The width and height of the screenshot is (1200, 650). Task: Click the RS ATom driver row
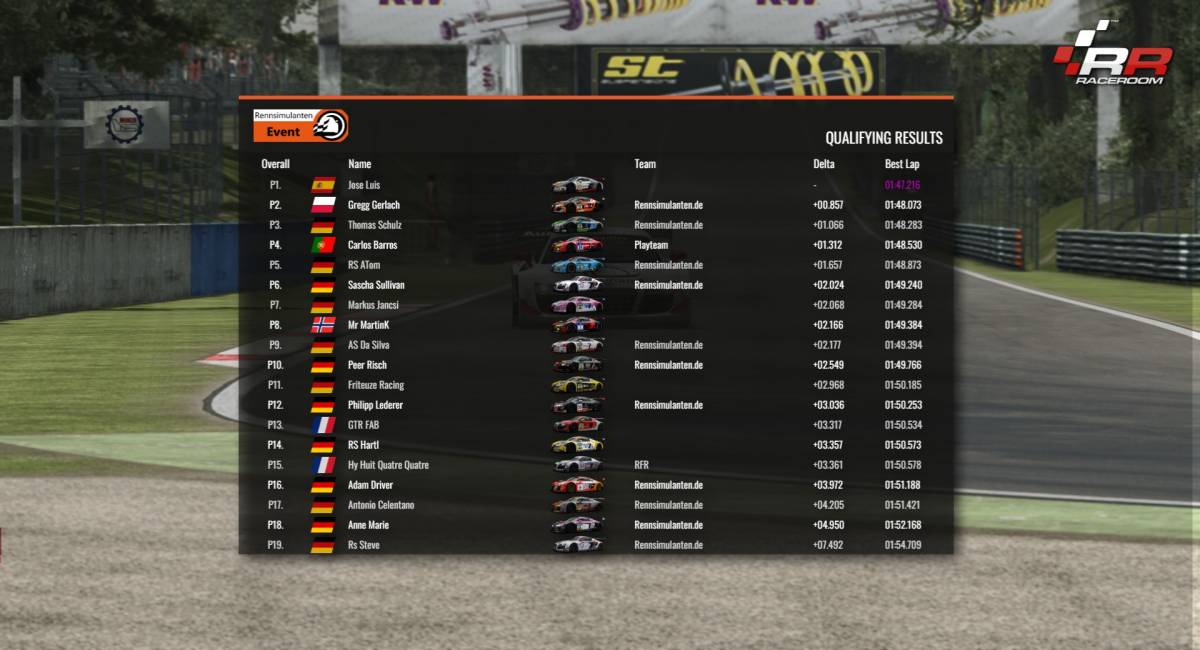click(364, 265)
